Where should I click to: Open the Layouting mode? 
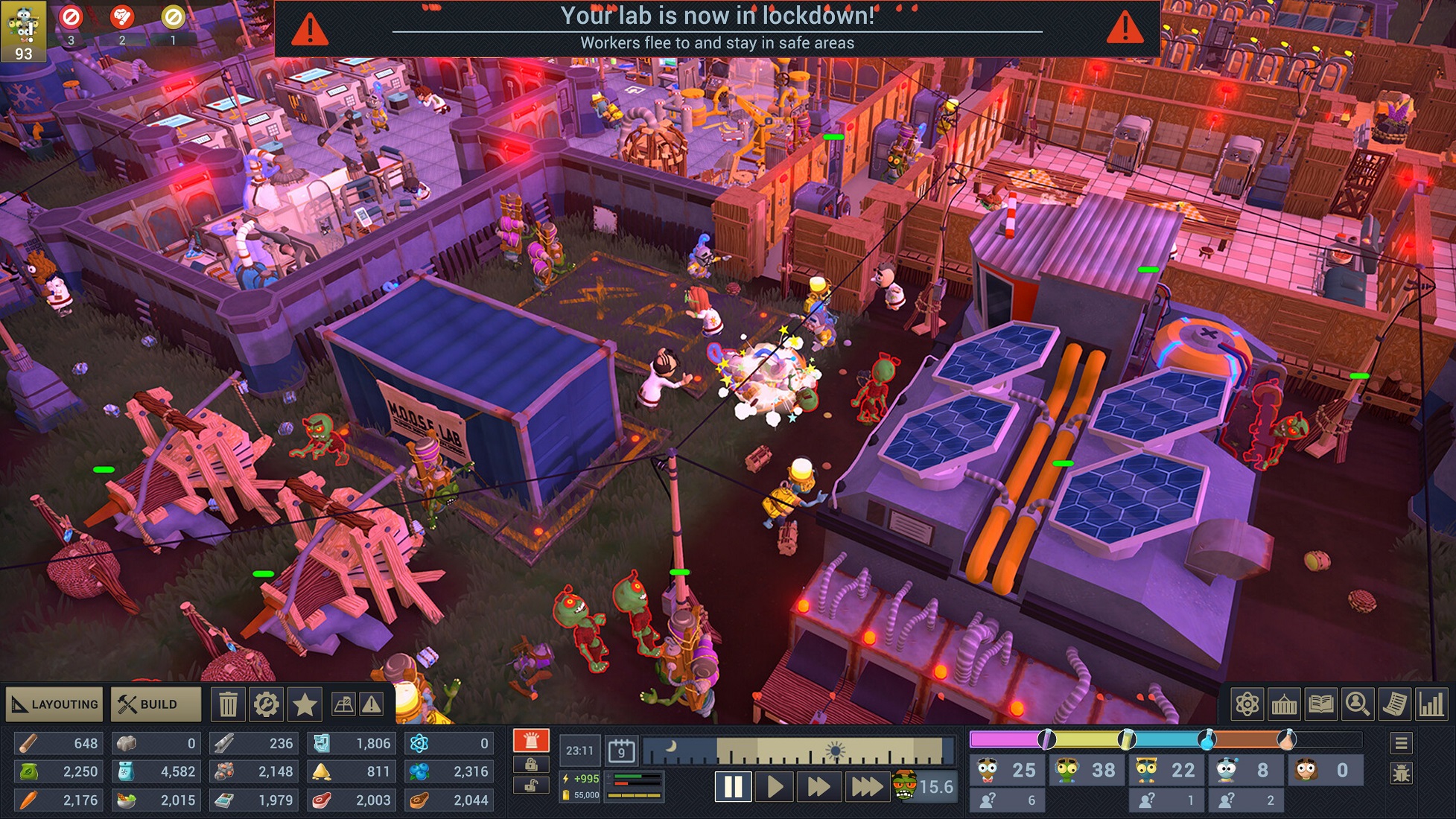55,704
